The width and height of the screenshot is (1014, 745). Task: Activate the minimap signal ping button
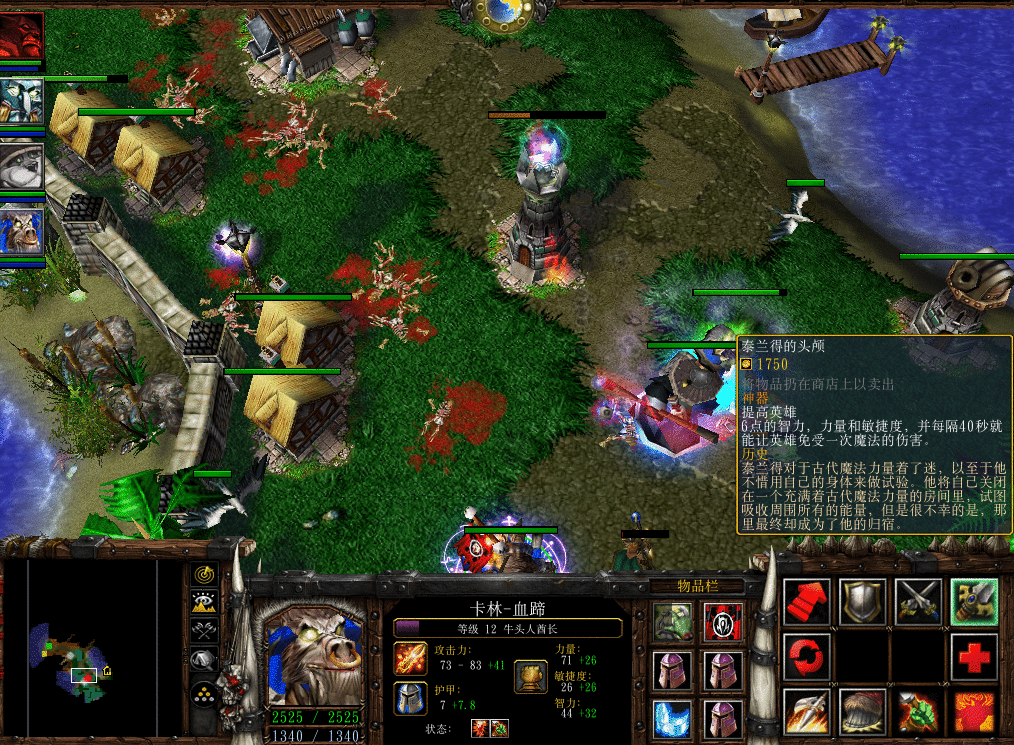click(x=205, y=576)
